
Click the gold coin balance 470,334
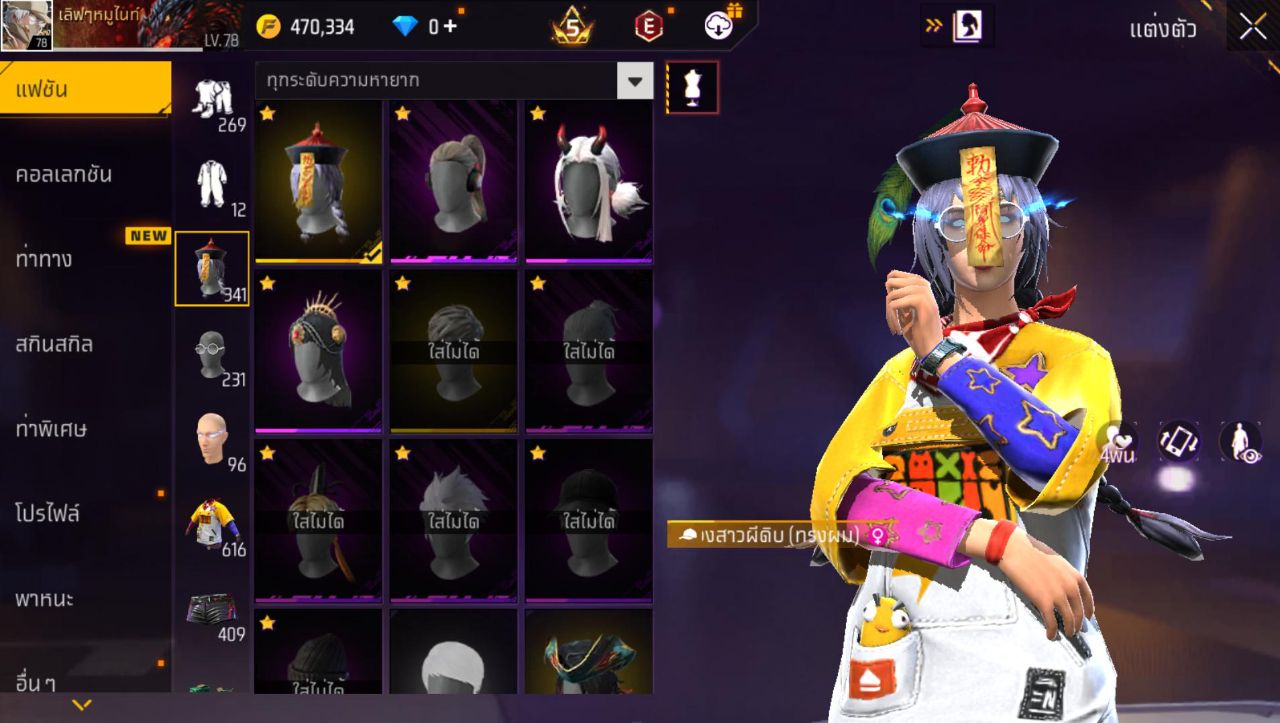tap(300, 26)
